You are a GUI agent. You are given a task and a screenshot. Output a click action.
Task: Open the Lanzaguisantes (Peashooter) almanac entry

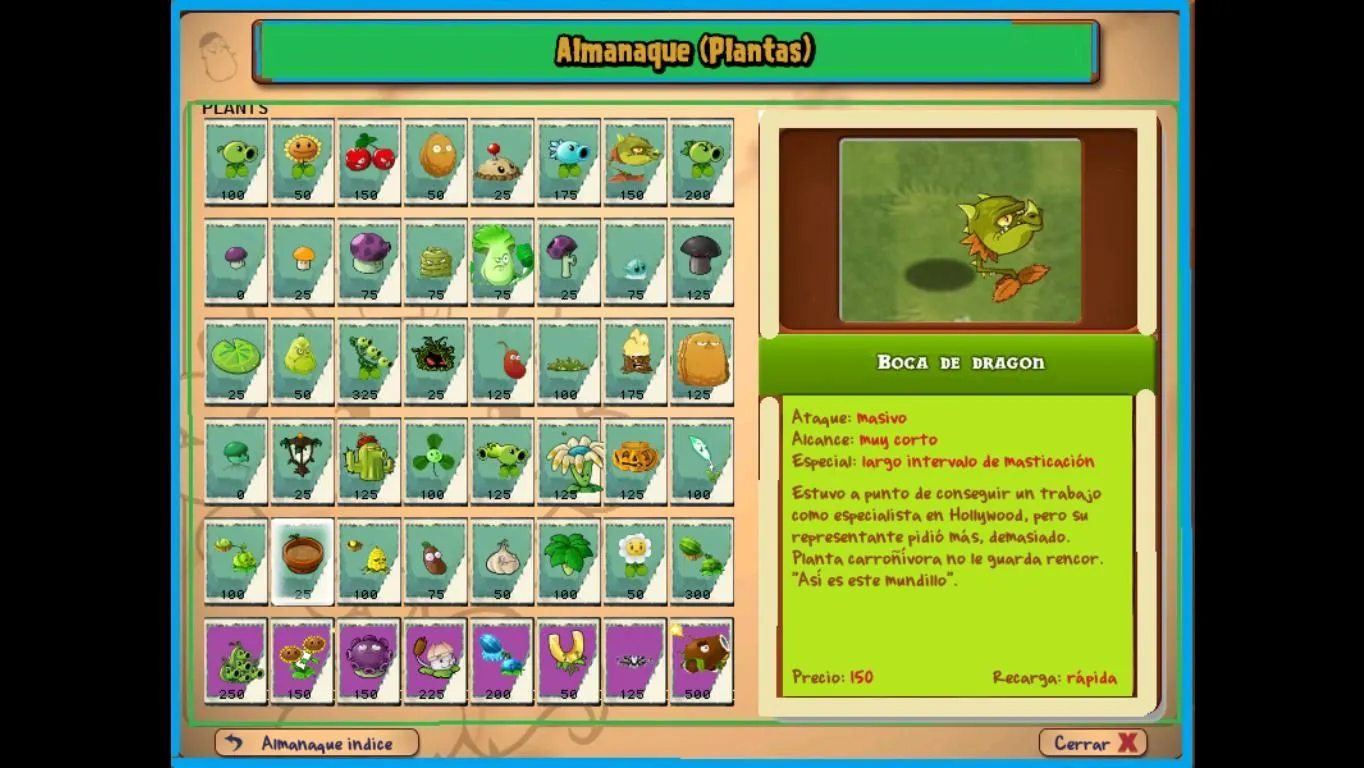click(x=235, y=160)
